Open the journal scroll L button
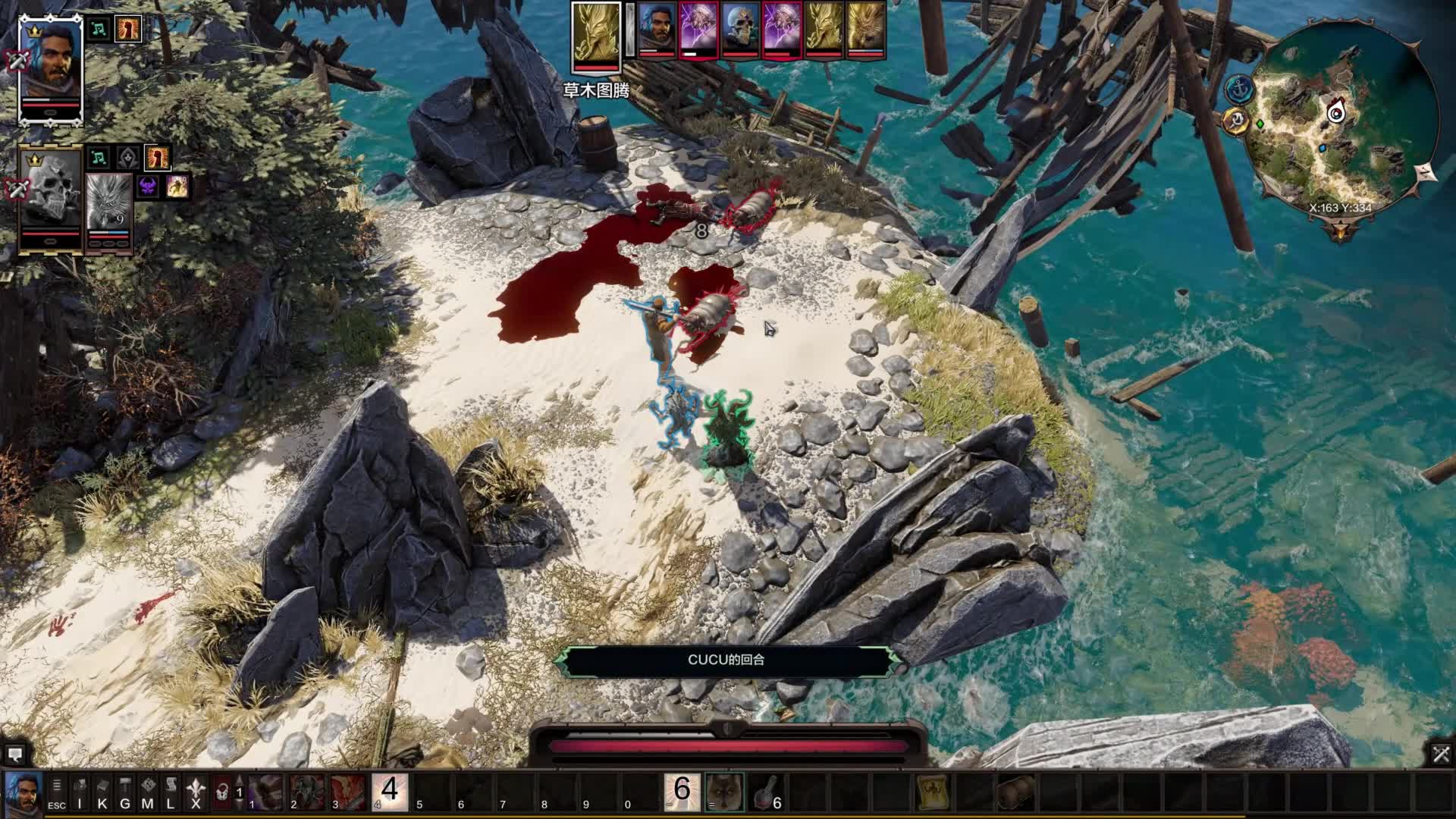 [171, 792]
